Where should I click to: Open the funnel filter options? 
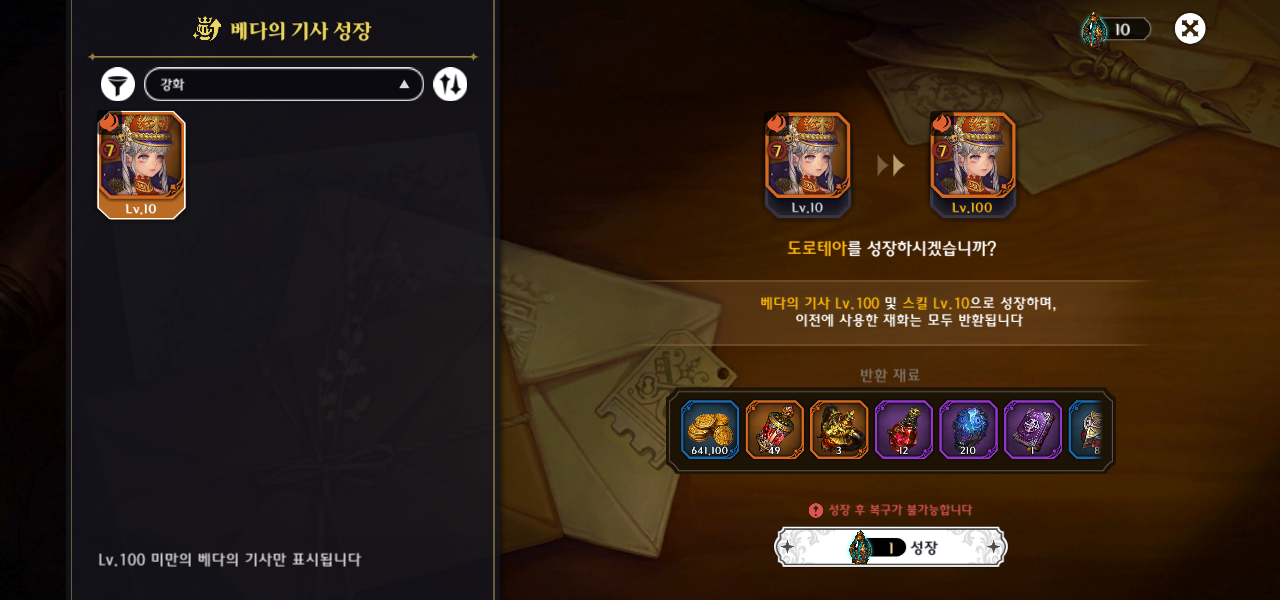coord(118,84)
